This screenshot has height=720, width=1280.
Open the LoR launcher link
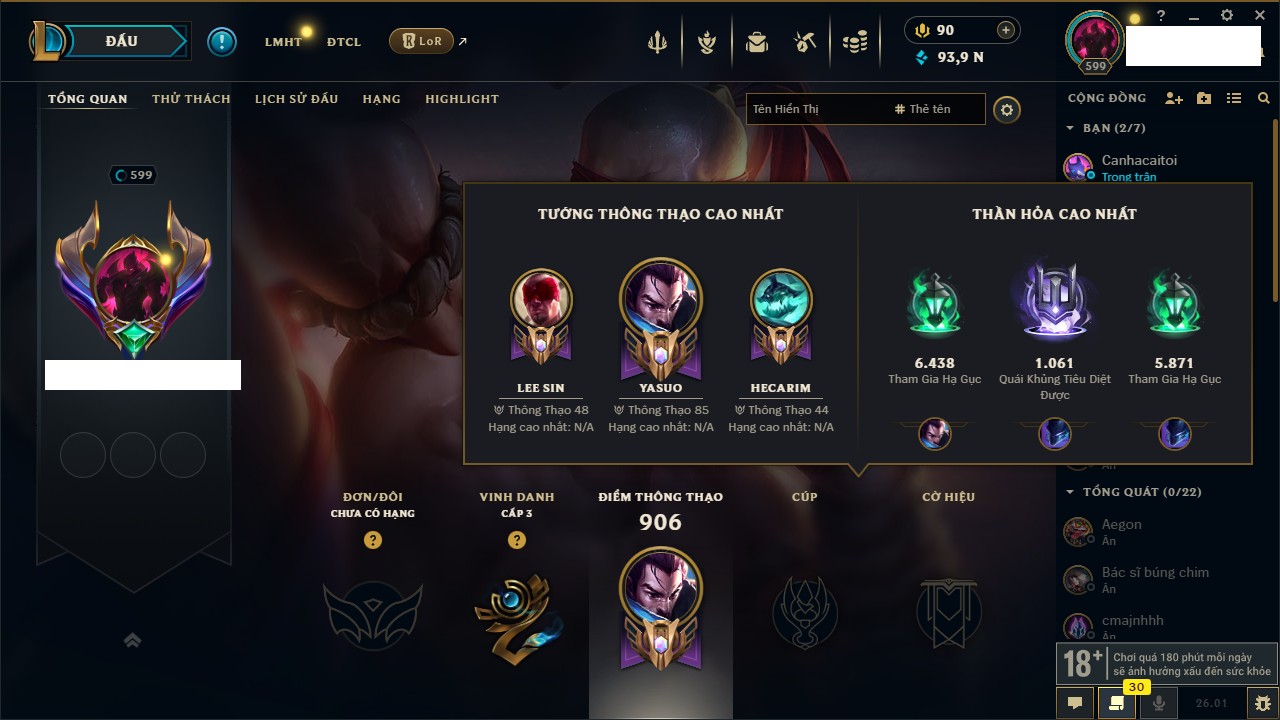[421, 41]
